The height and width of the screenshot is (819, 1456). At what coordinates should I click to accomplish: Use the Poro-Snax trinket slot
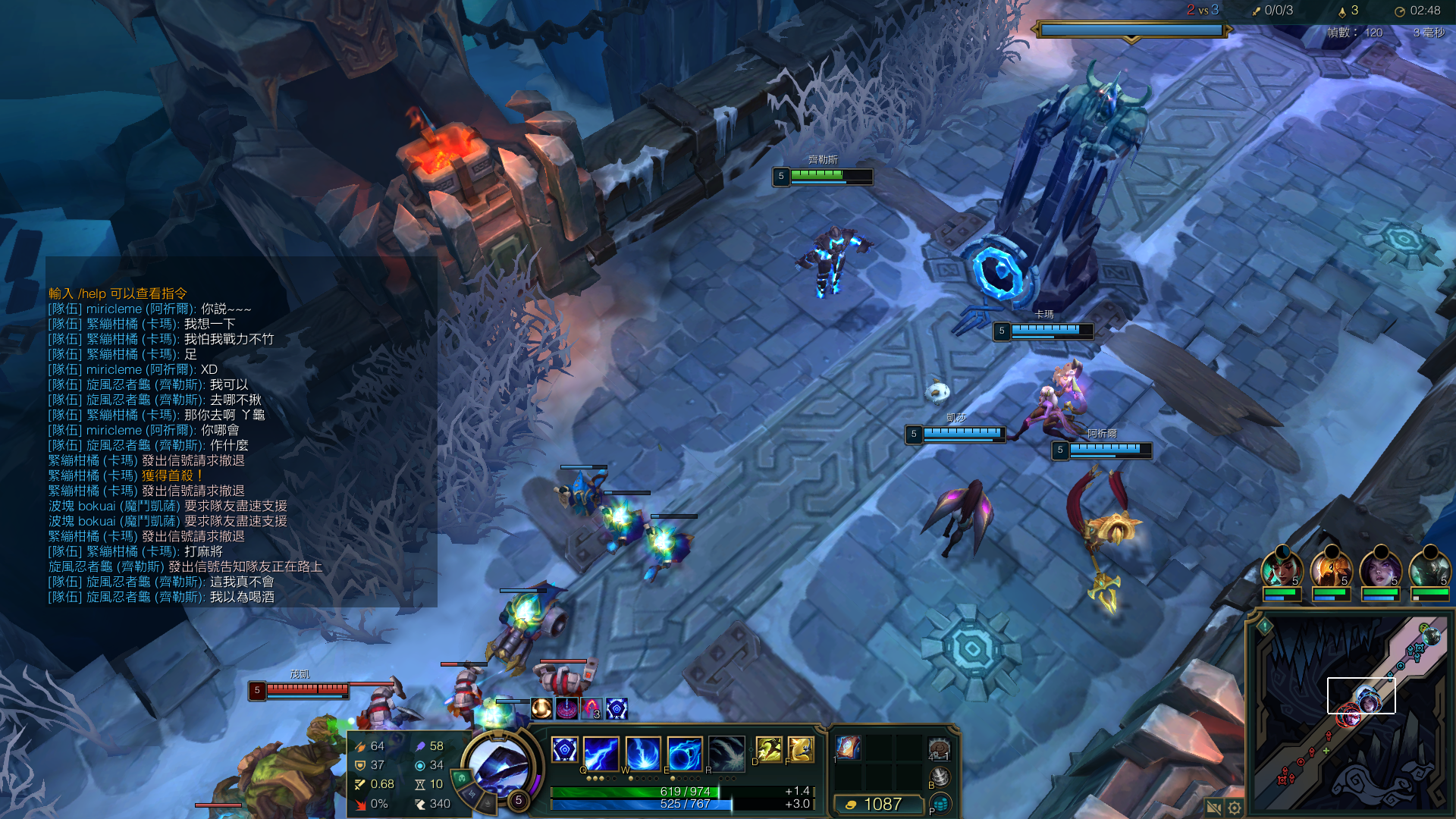939,748
